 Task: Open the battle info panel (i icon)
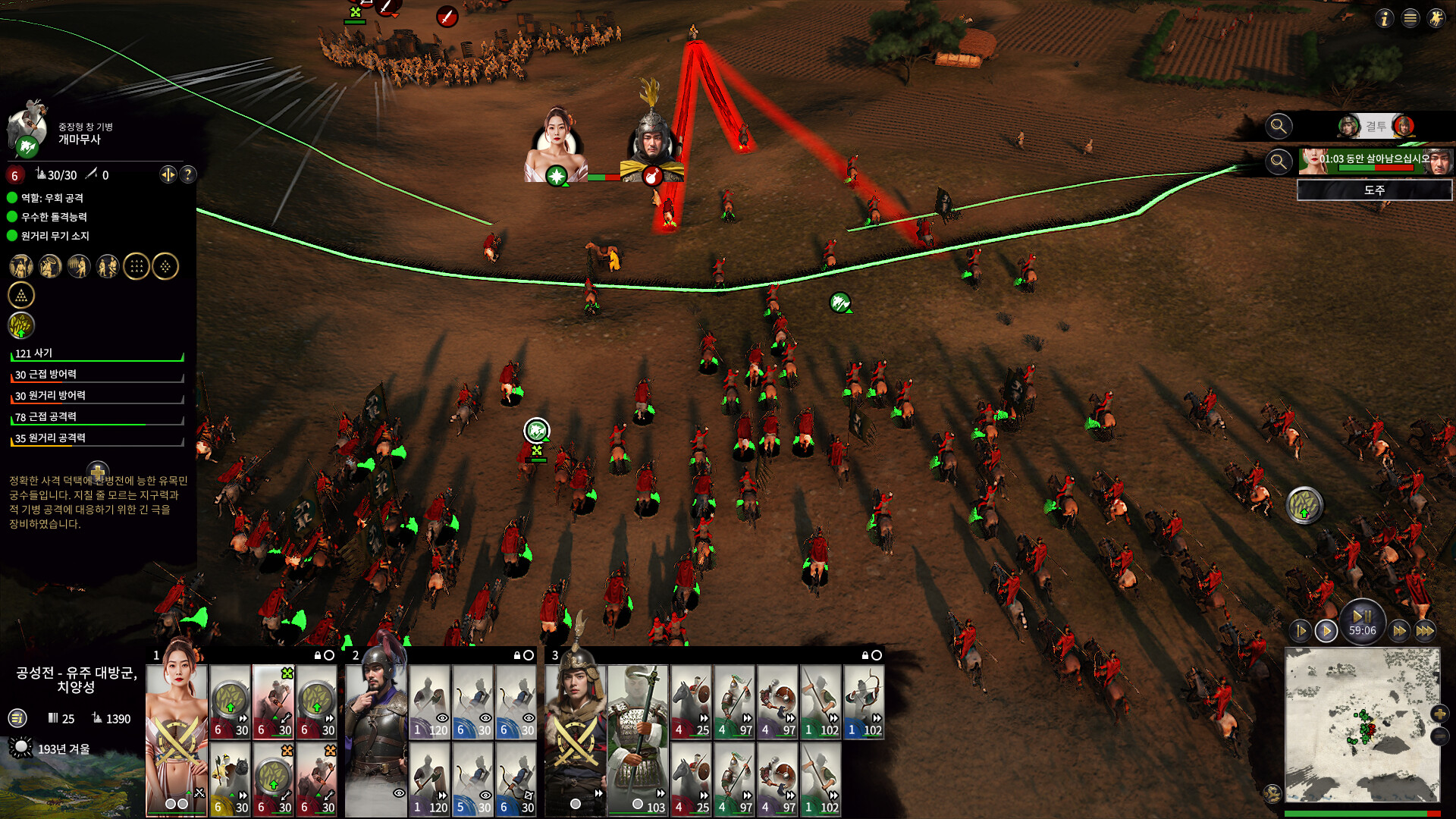(x=1385, y=18)
